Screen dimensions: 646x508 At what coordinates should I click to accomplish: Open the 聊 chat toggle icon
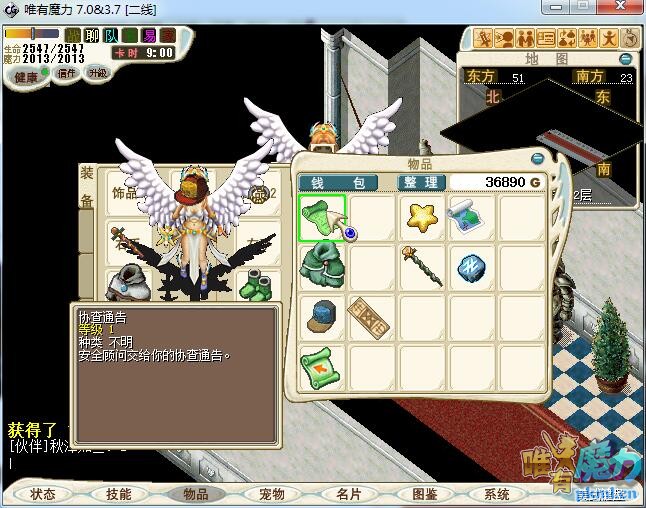[91, 35]
